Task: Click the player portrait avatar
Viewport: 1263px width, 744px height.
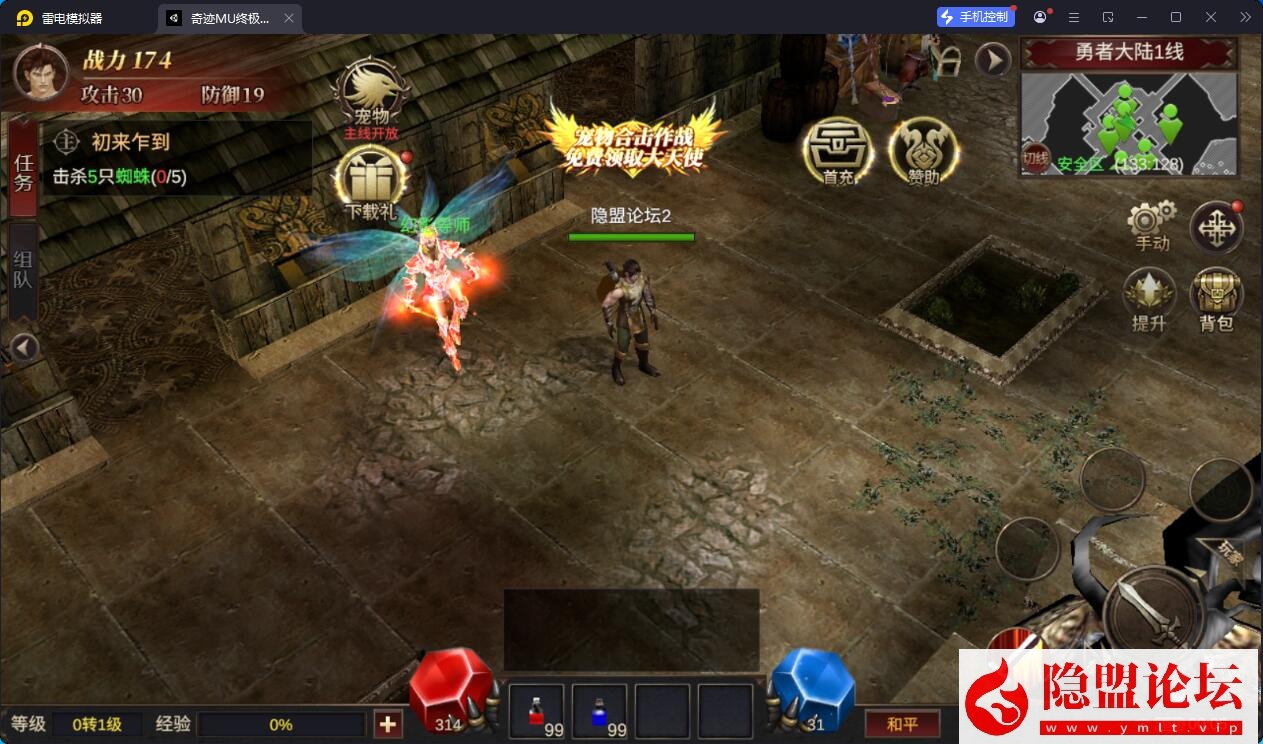Action: [41, 73]
